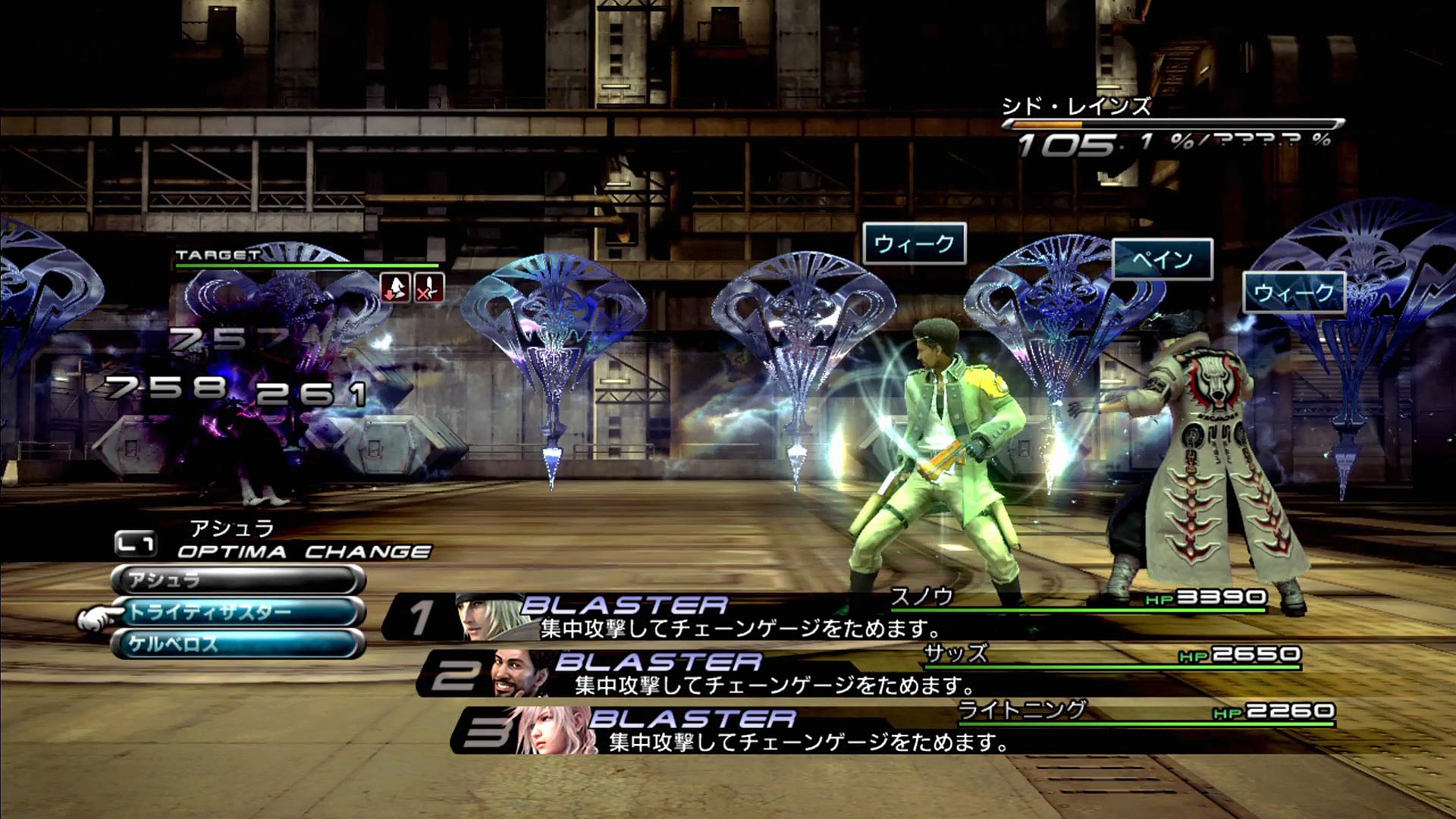Screen dimensions: 1456x819
Task: Choose the トライディザスター optima
Action: click(238, 613)
